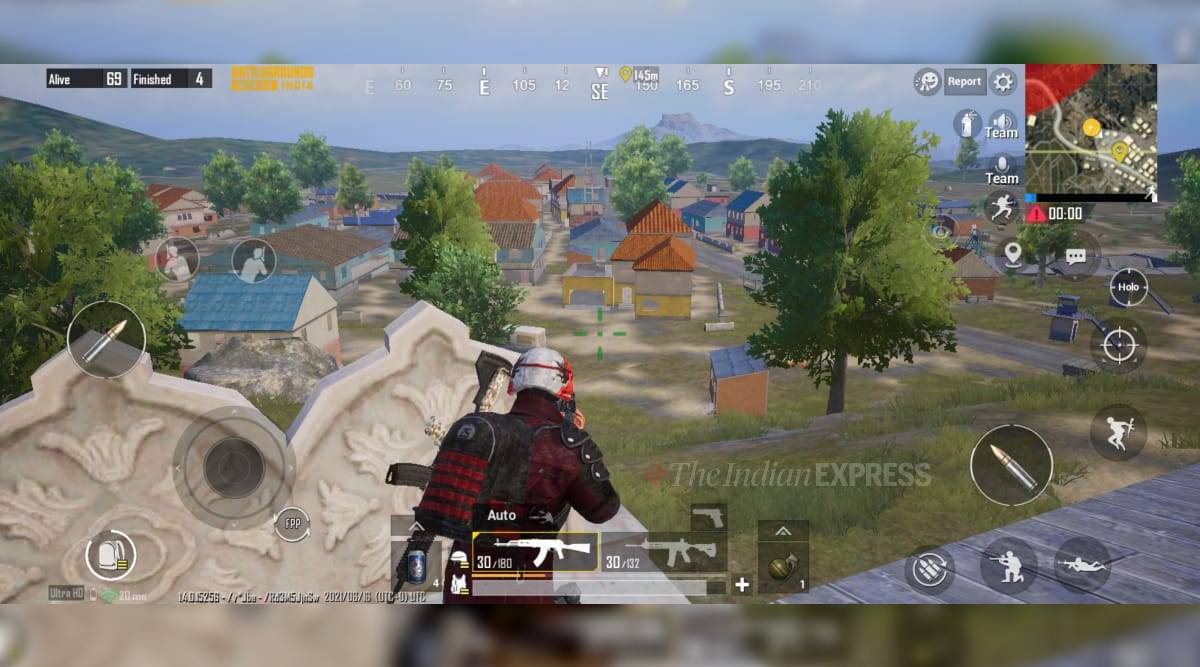
Task: Open the Report menu
Action: 964,82
